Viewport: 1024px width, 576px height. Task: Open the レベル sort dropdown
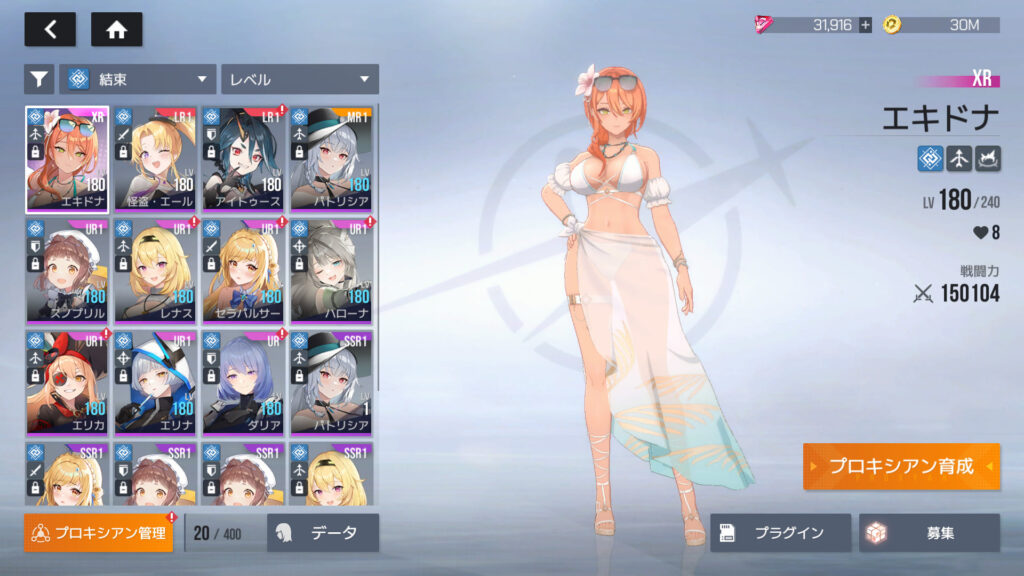click(x=299, y=79)
